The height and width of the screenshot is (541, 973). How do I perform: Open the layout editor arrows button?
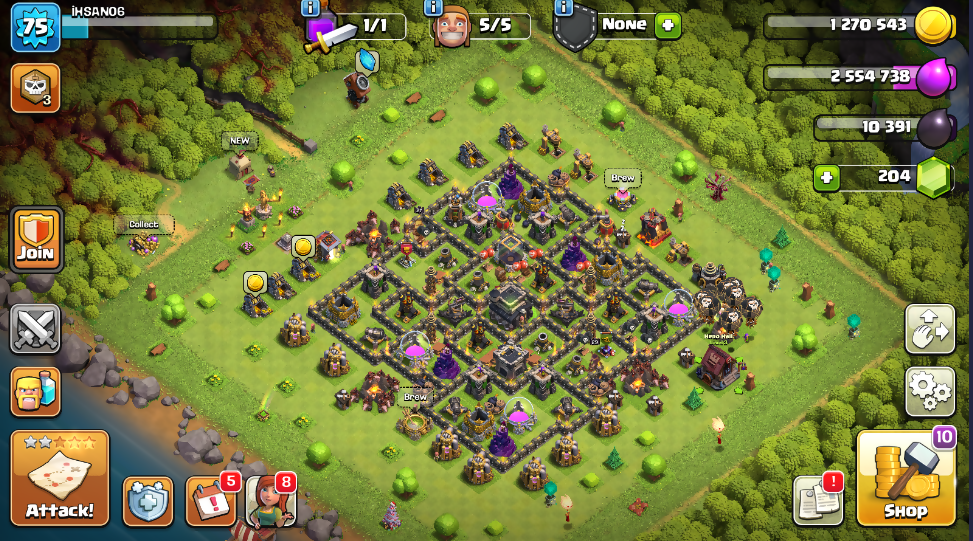tap(929, 329)
